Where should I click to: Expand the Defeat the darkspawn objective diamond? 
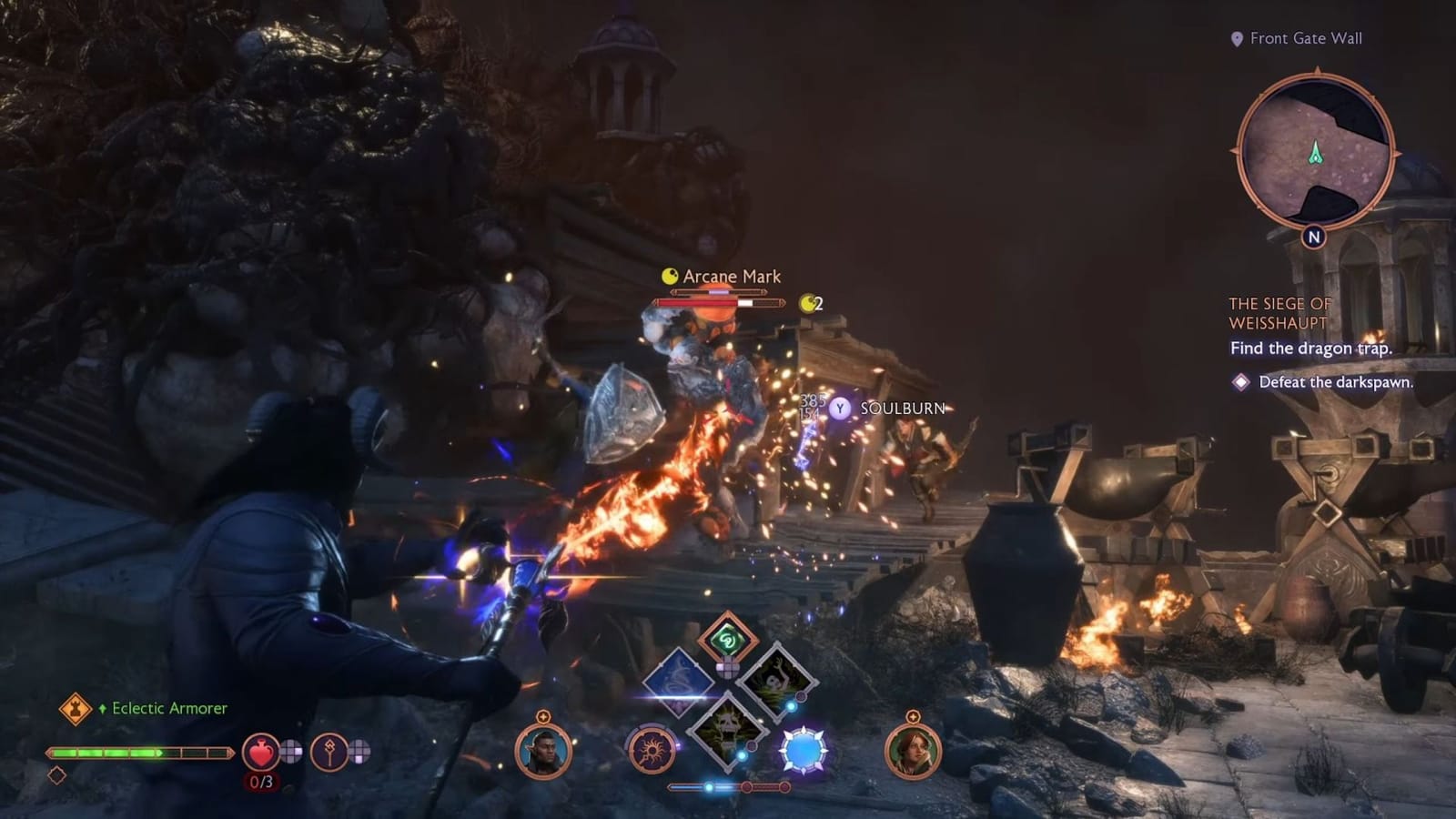pos(1243,384)
